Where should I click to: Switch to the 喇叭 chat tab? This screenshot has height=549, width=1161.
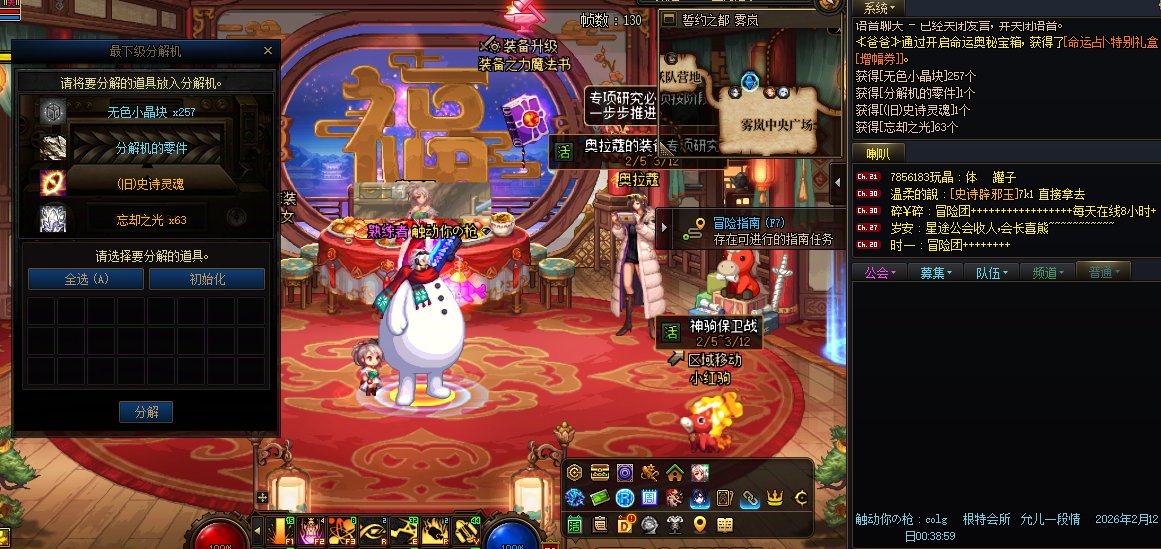pos(878,153)
